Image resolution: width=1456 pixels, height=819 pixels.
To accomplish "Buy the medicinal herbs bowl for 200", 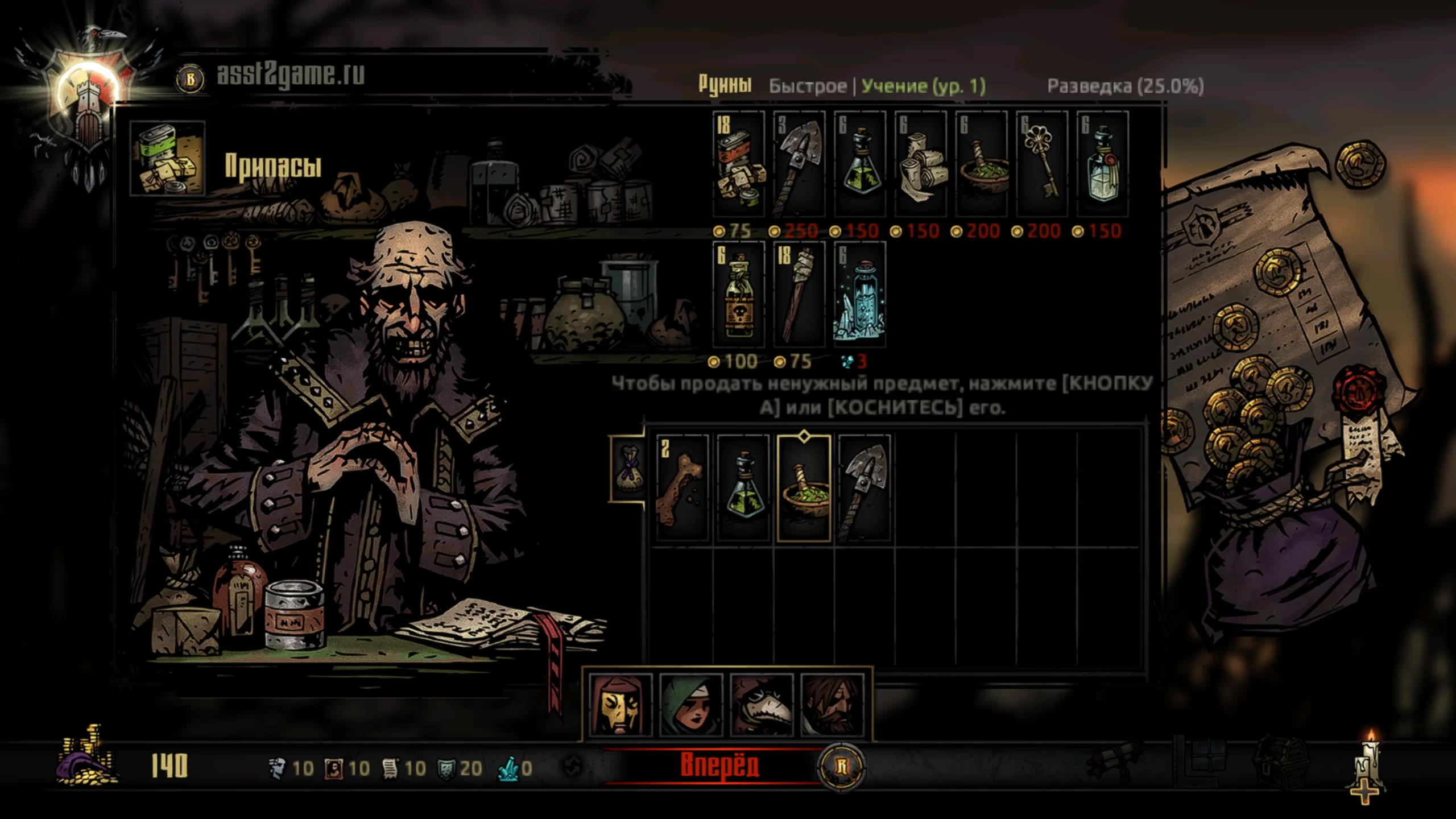I will (x=982, y=164).
